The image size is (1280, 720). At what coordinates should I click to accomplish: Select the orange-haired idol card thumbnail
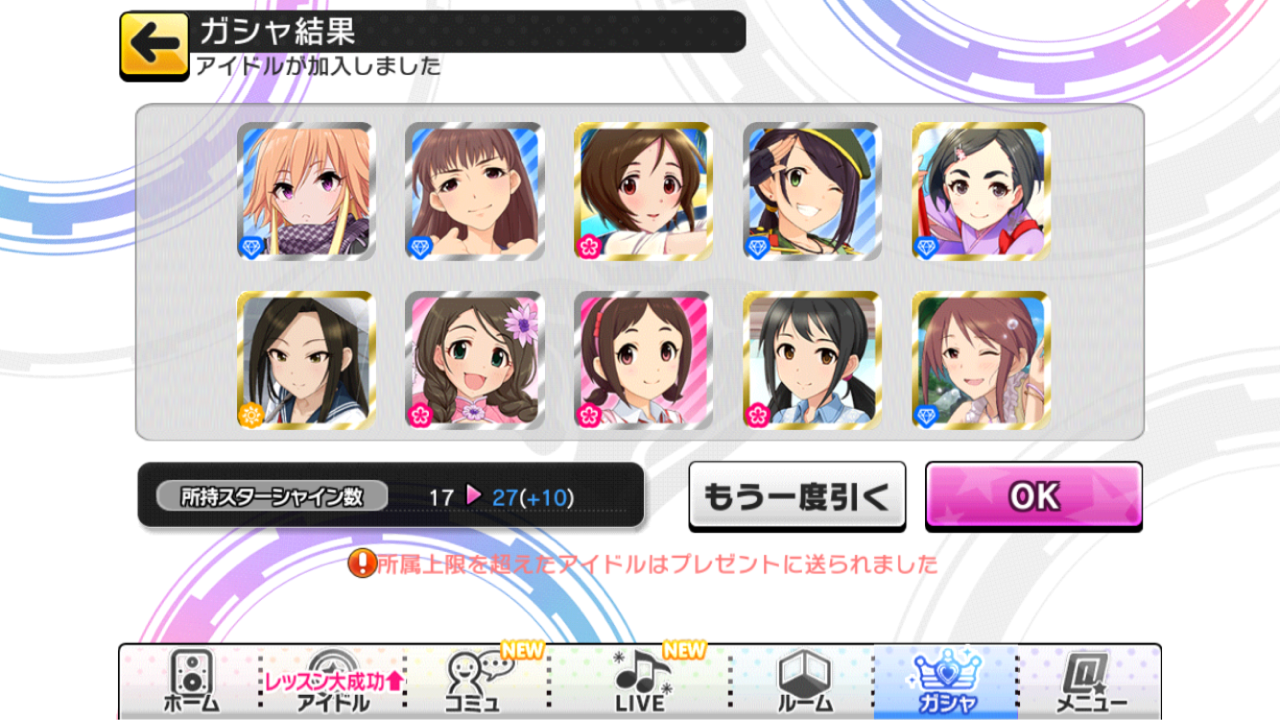click(x=305, y=190)
